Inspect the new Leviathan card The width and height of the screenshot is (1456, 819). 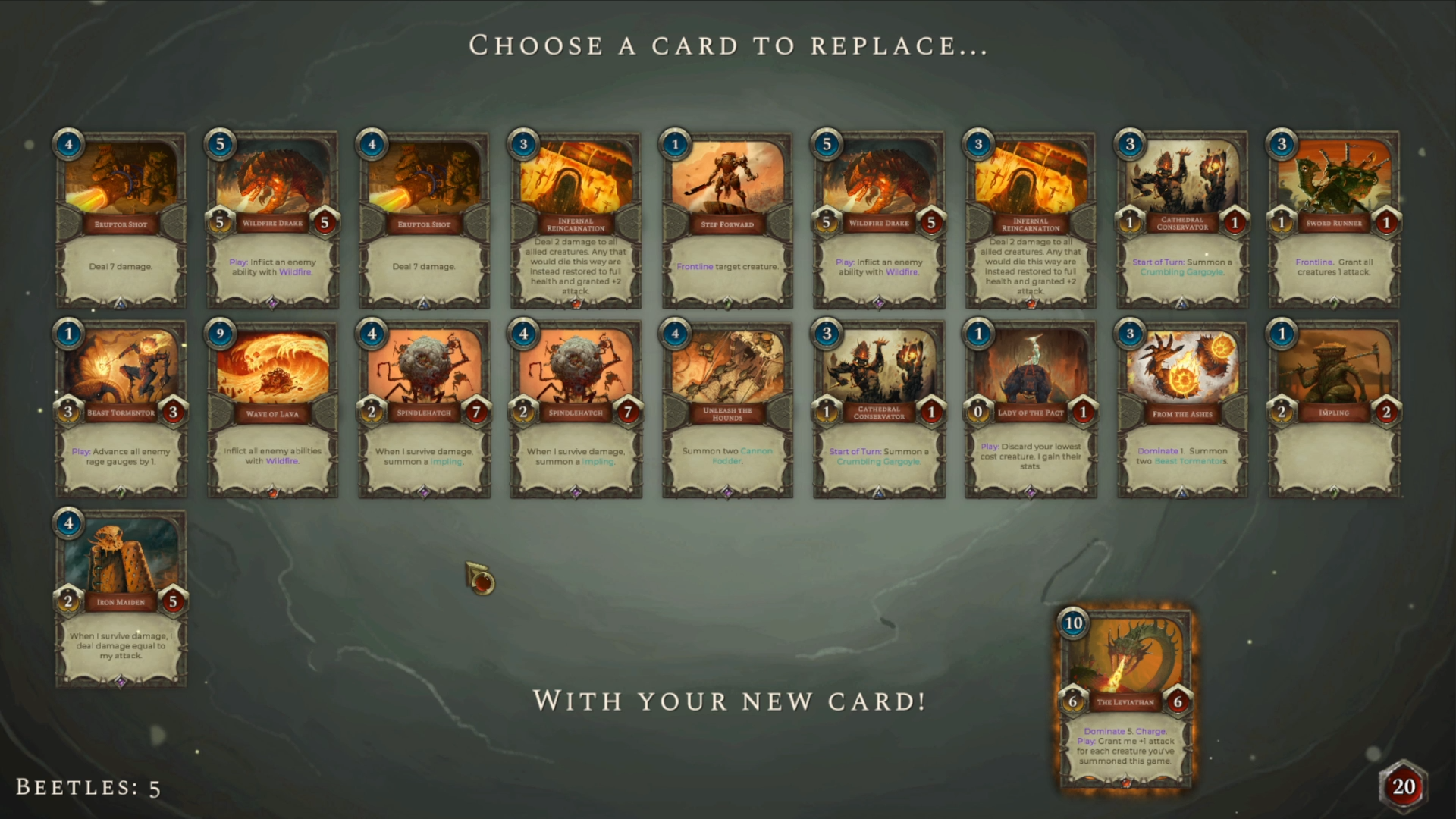pos(1125,698)
